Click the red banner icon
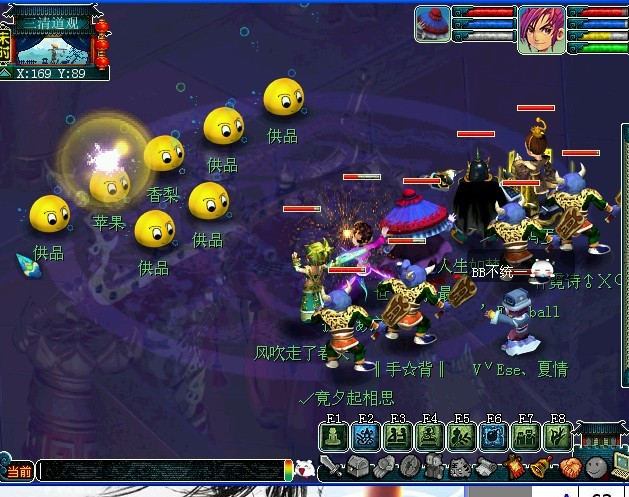Viewport: 629px width, 497px height. 515,467
